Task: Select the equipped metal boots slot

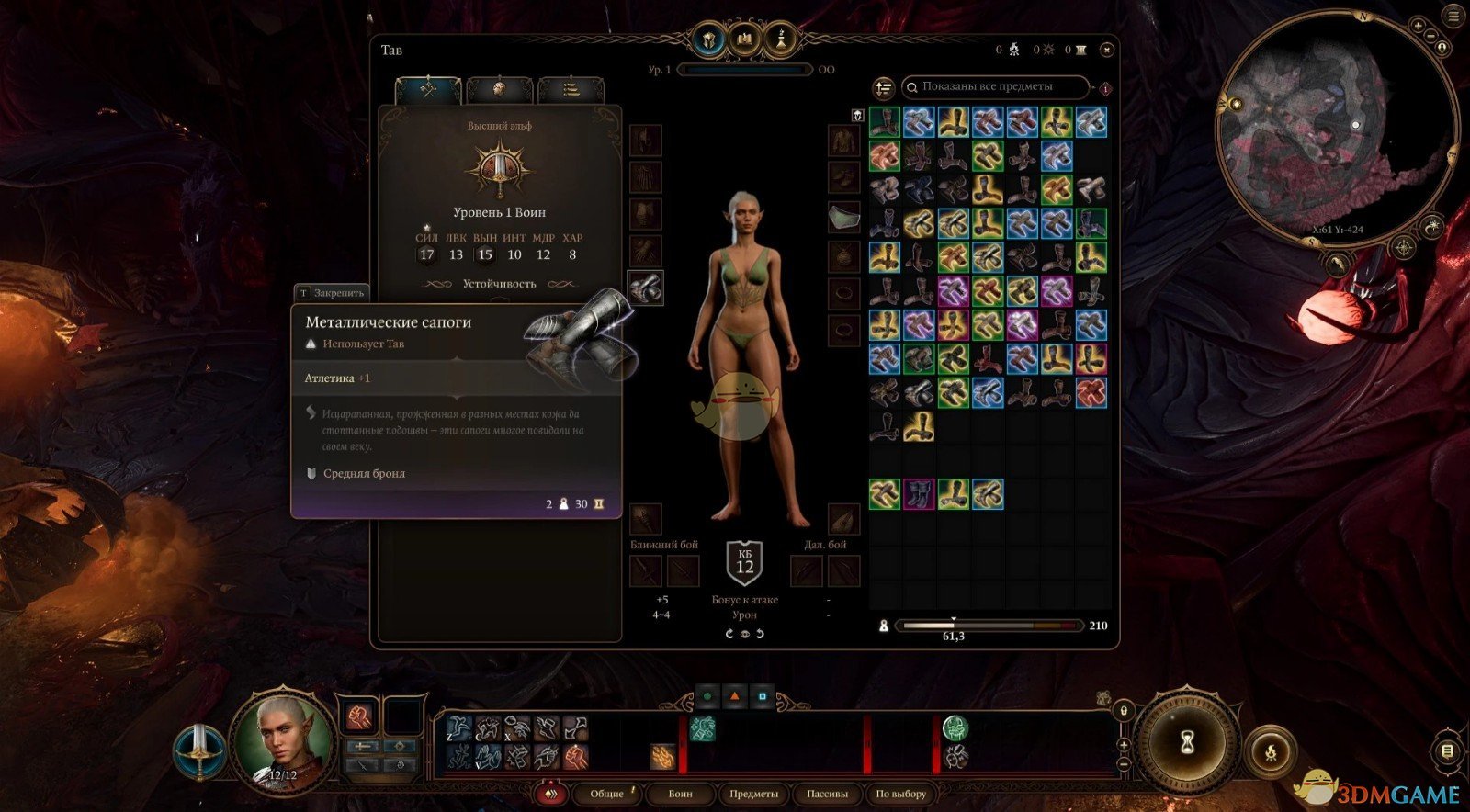Action: pos(646,288)
